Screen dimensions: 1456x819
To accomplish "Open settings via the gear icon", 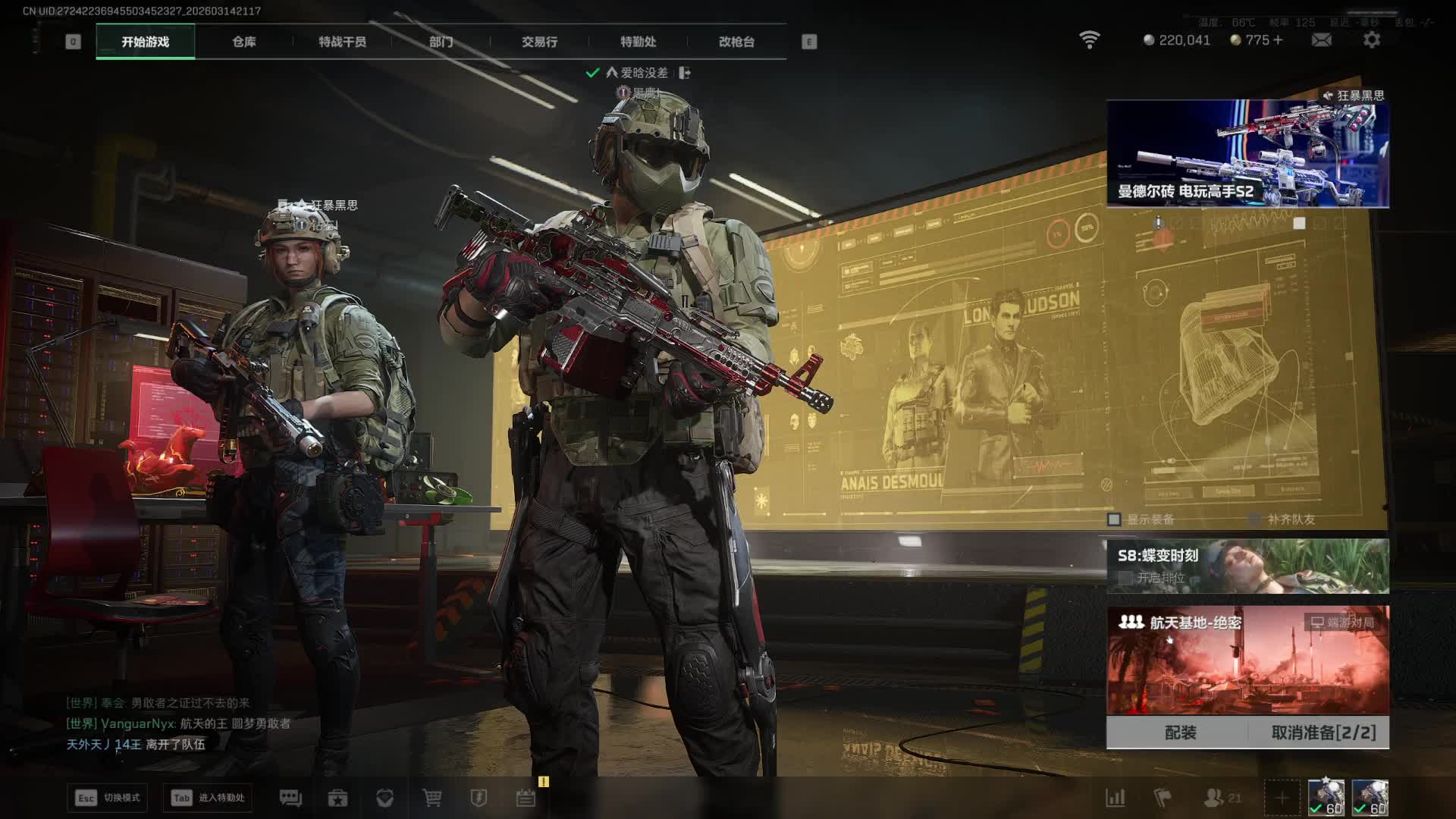I will point(1372,40).
